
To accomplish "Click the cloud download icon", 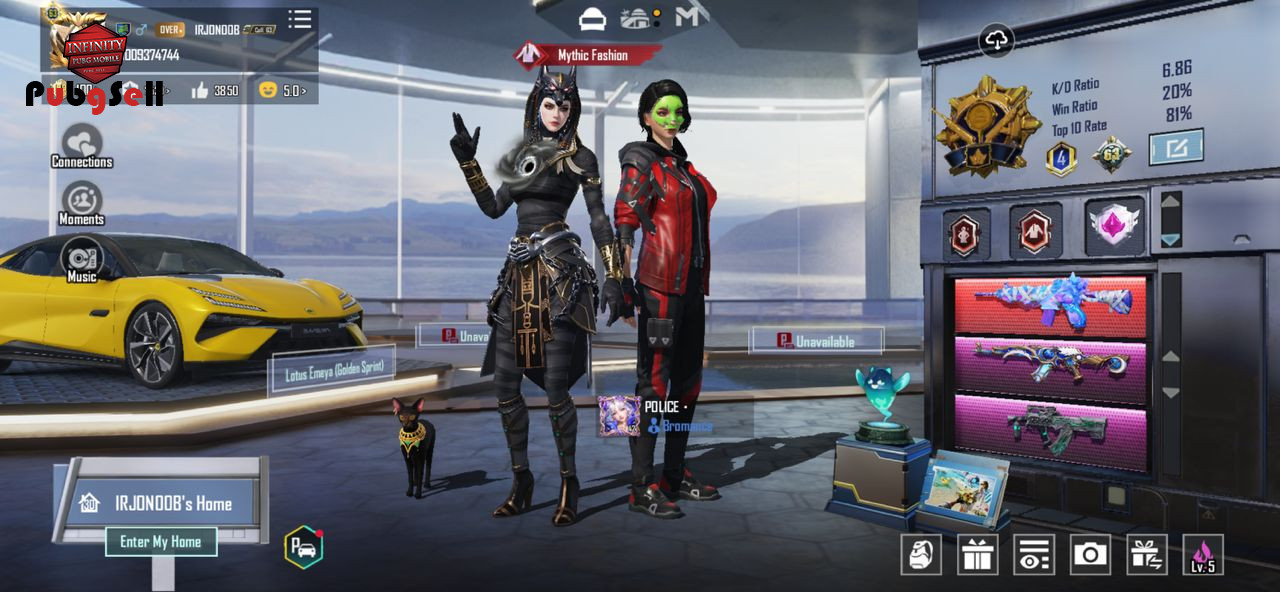I will point(996,40).
